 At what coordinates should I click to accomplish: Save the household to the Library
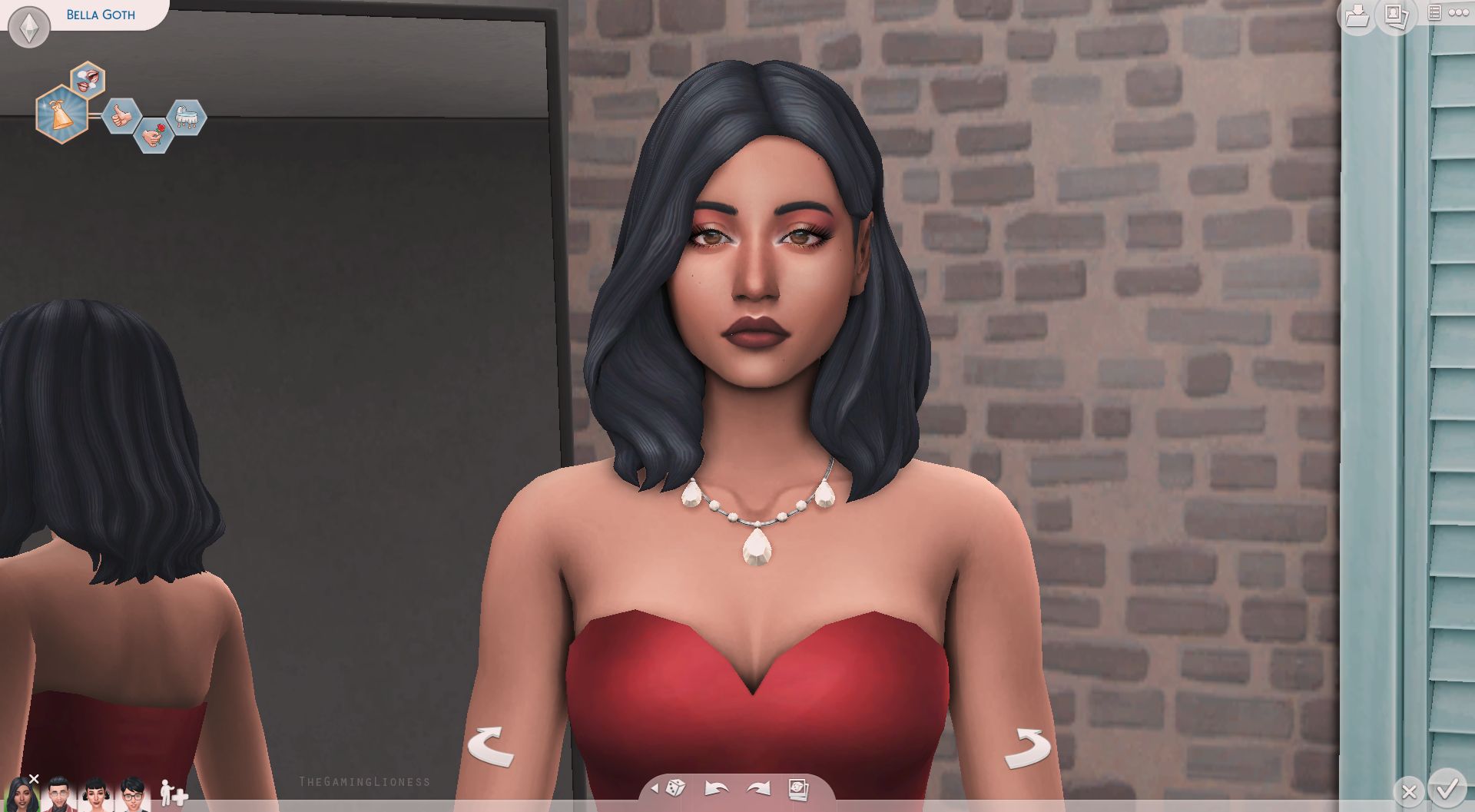[1357, 17]
